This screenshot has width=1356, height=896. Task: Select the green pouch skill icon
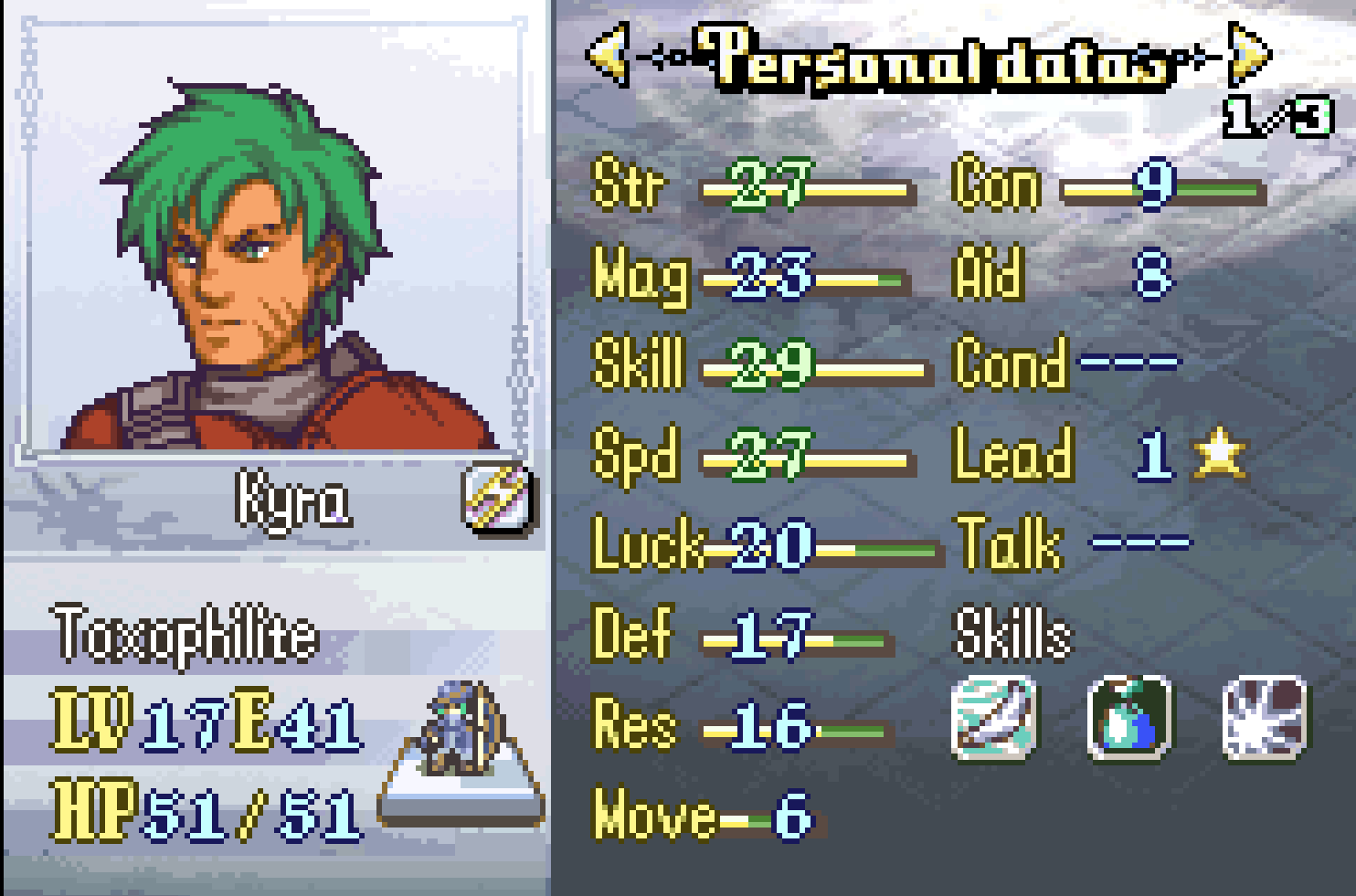click(x=1129, y=717)
